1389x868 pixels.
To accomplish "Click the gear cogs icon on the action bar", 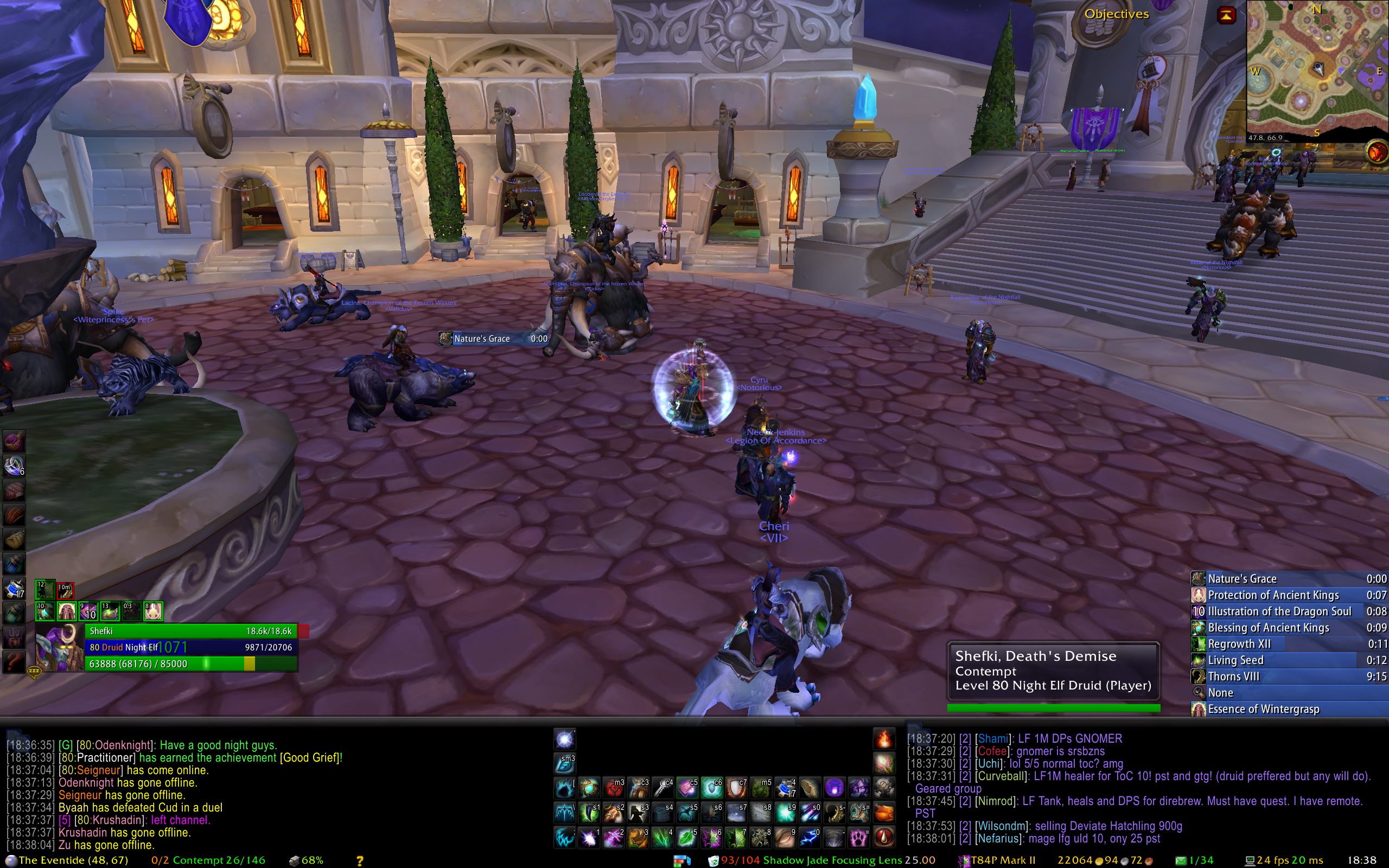I will (884, 788).
